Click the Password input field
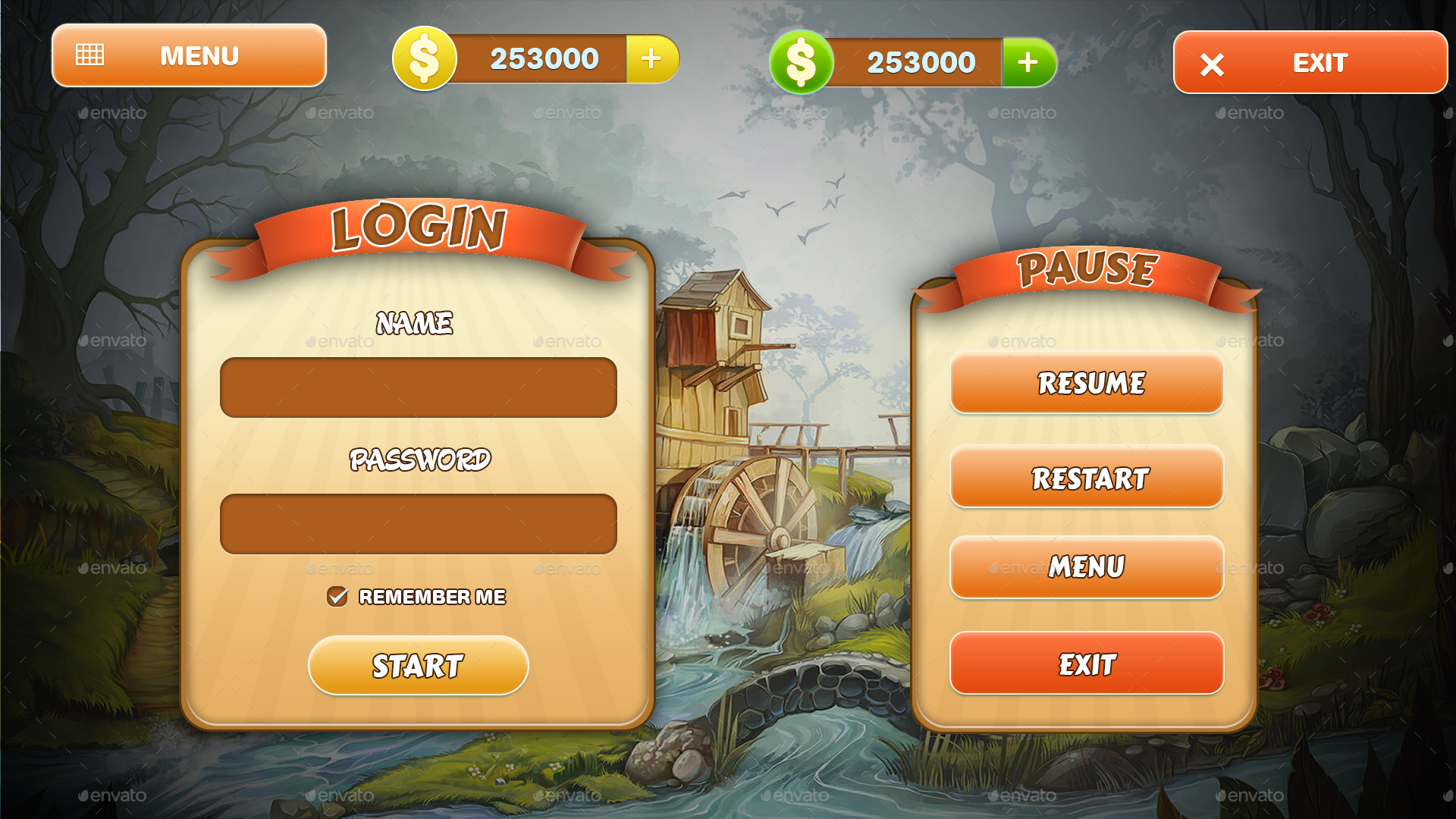 (418, 523)
